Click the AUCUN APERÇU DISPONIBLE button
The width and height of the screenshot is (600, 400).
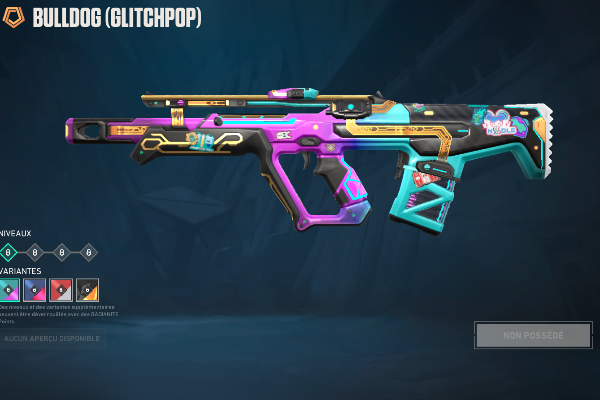(x=52, y=339)
